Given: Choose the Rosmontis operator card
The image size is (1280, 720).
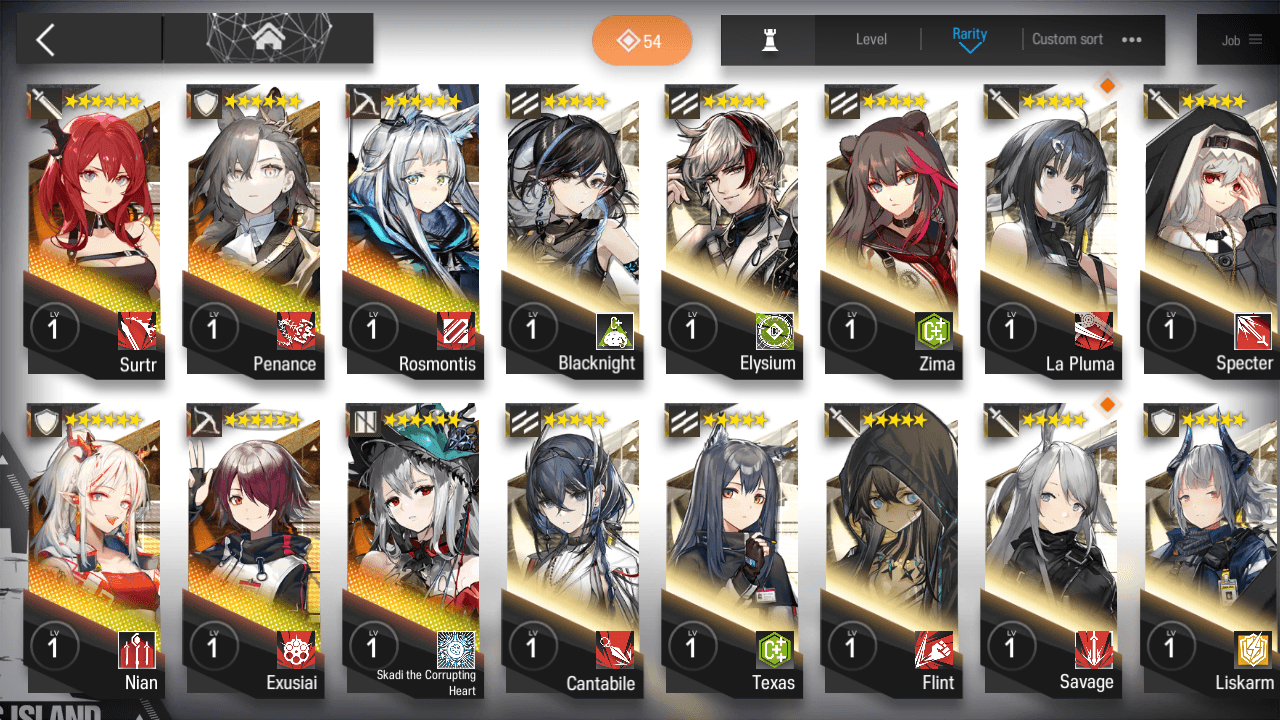Looking at the screenshot, I should [x=414, y=230].
